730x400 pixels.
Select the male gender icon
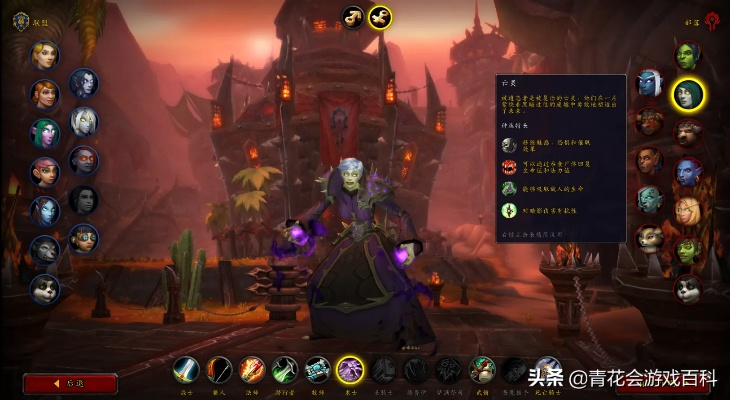coord(353,17)
